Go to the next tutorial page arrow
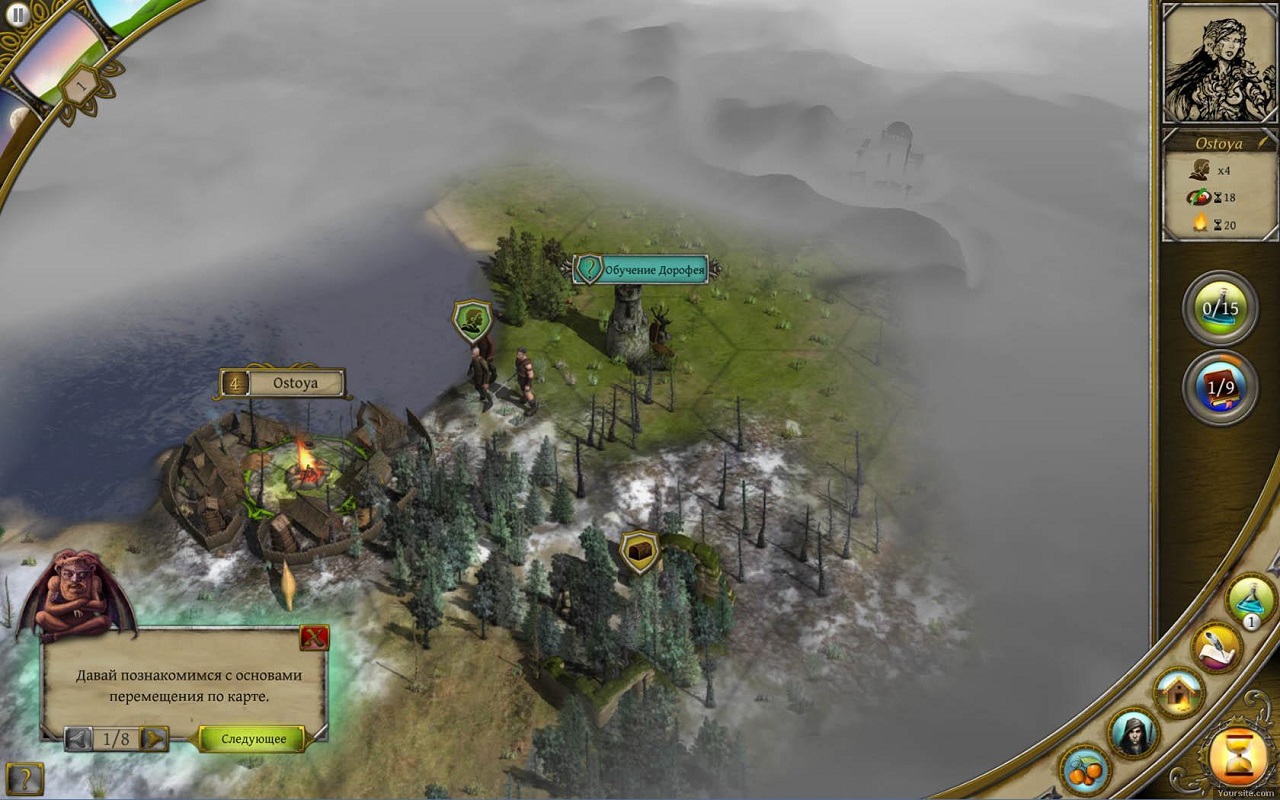Viewport: 1280px width, 800px height. [154, 739]
